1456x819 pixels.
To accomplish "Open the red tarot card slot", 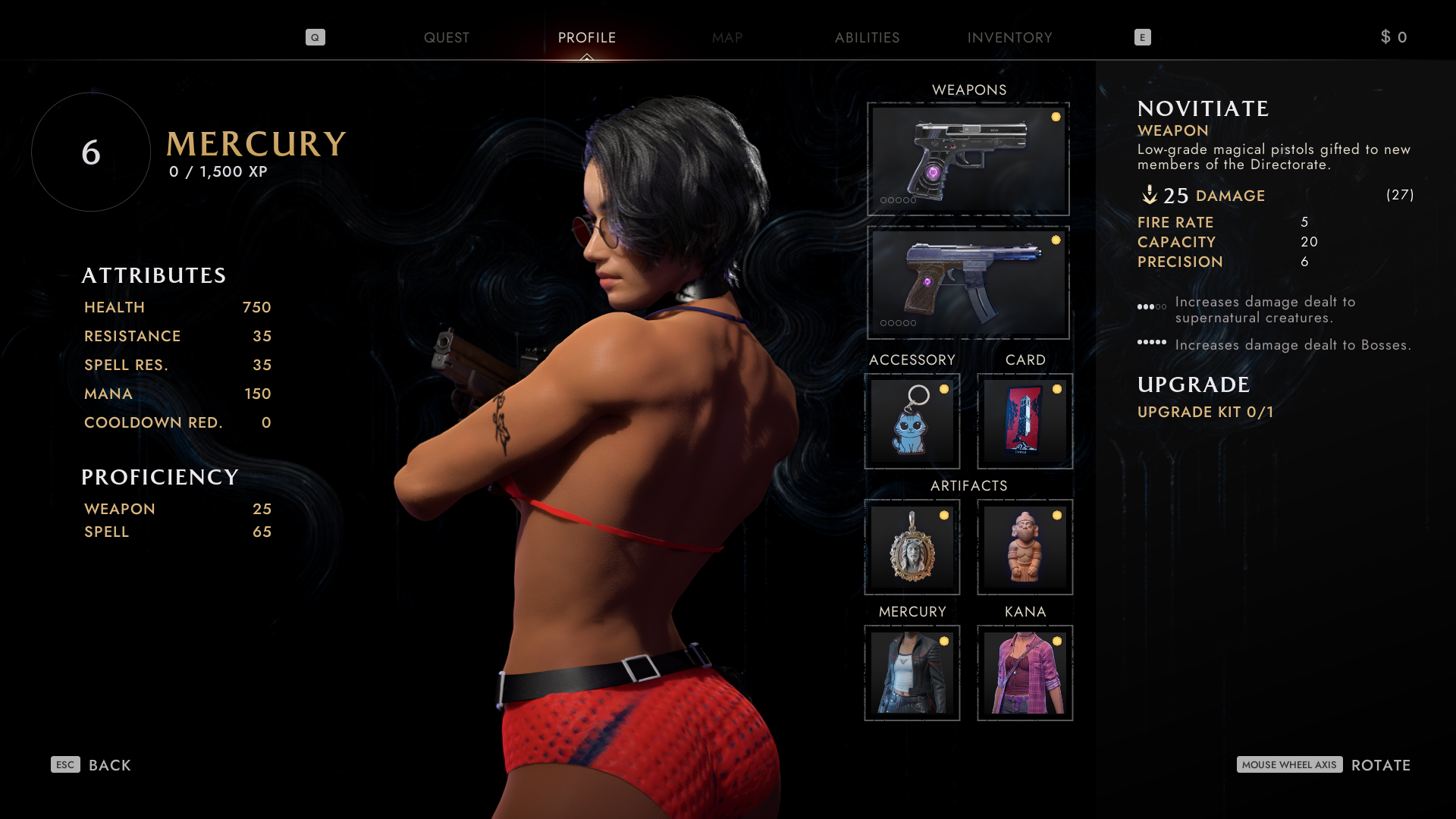I will point(1025,422).
